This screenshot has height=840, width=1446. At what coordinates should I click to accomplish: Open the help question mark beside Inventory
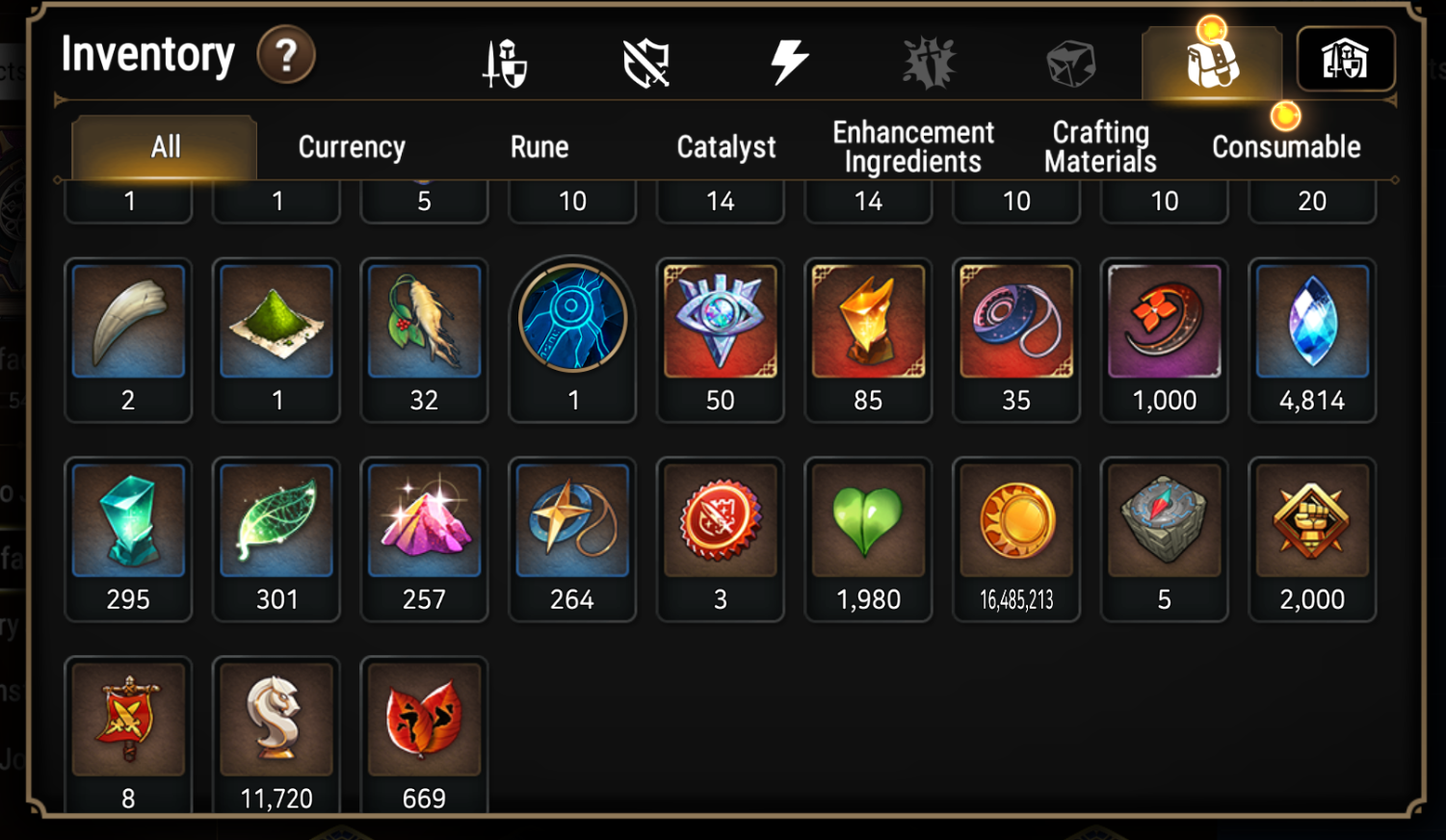click(285, 56)
